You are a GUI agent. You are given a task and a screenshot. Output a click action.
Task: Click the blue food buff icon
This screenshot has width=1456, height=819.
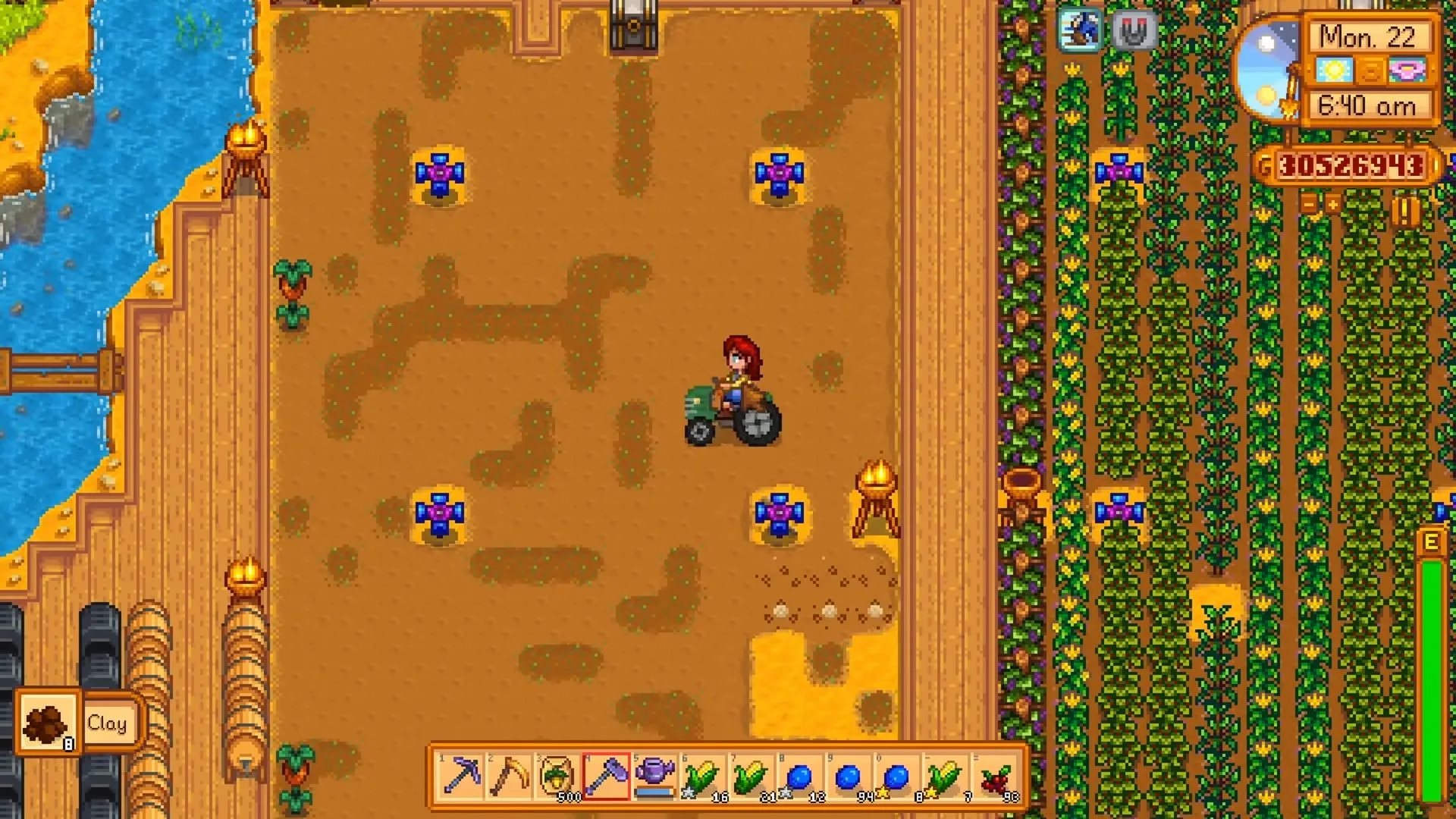coord(1078,32)
